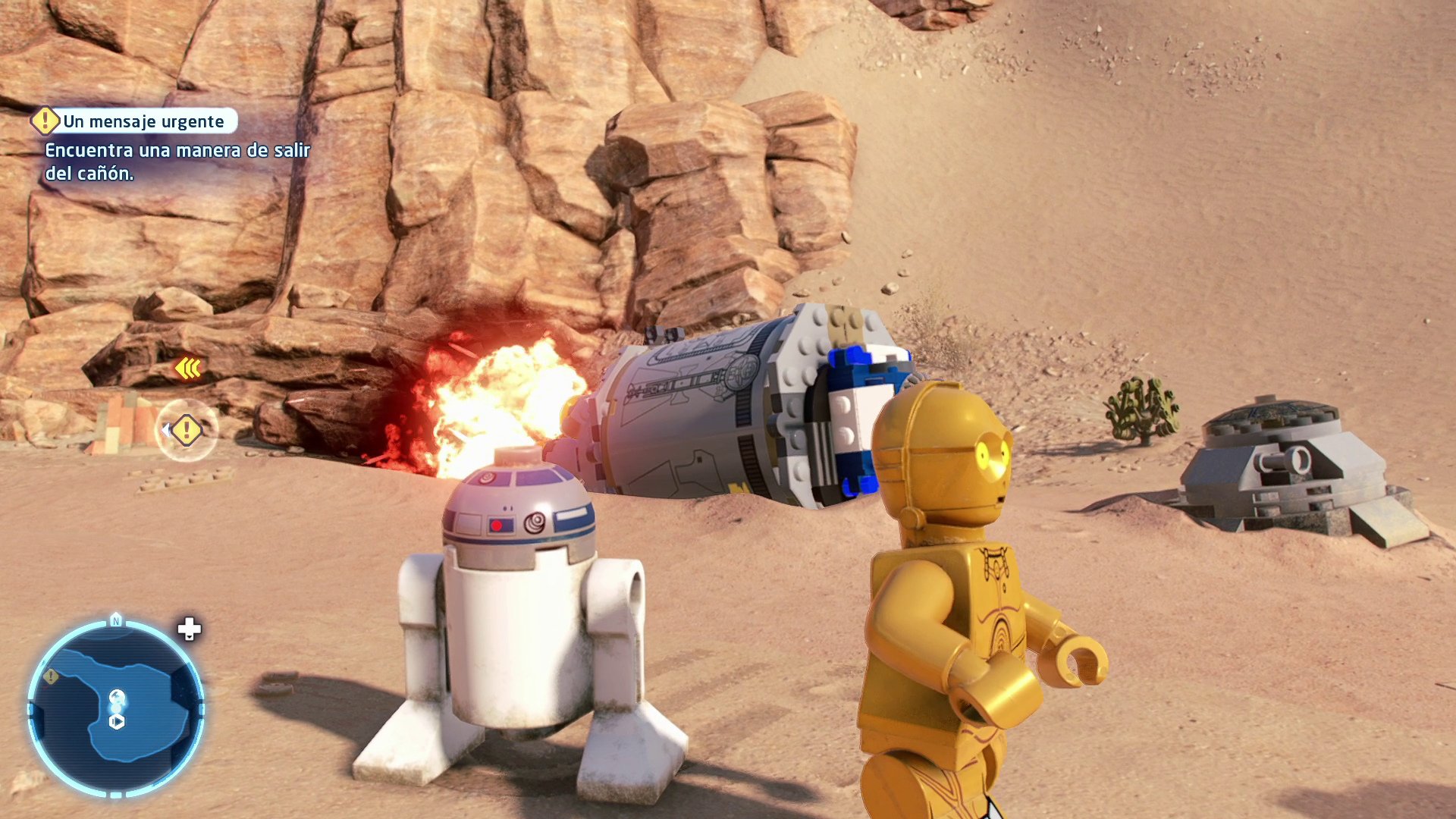This screenshot has height=819, width=1456.
Task: Select the yellow exclamation marker inside the minimap
Action: tap(50, 676)
